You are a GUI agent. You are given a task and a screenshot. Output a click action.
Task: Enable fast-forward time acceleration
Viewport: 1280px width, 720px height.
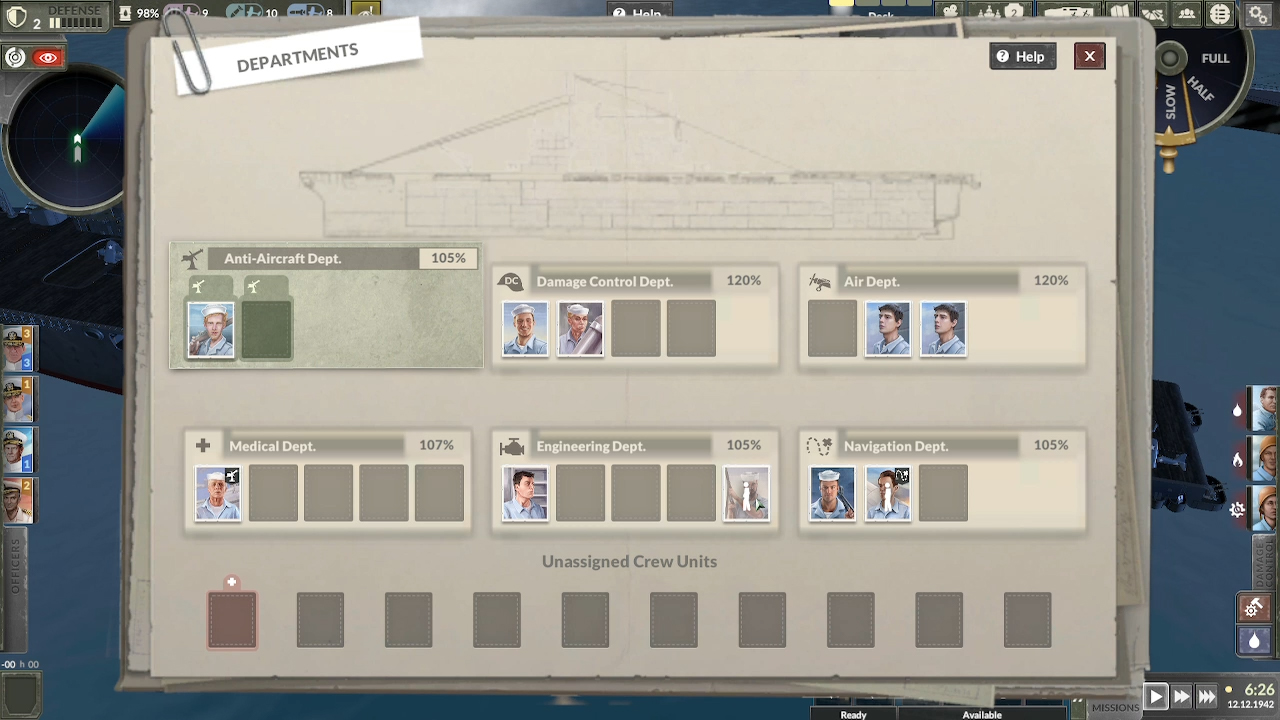1182,696
